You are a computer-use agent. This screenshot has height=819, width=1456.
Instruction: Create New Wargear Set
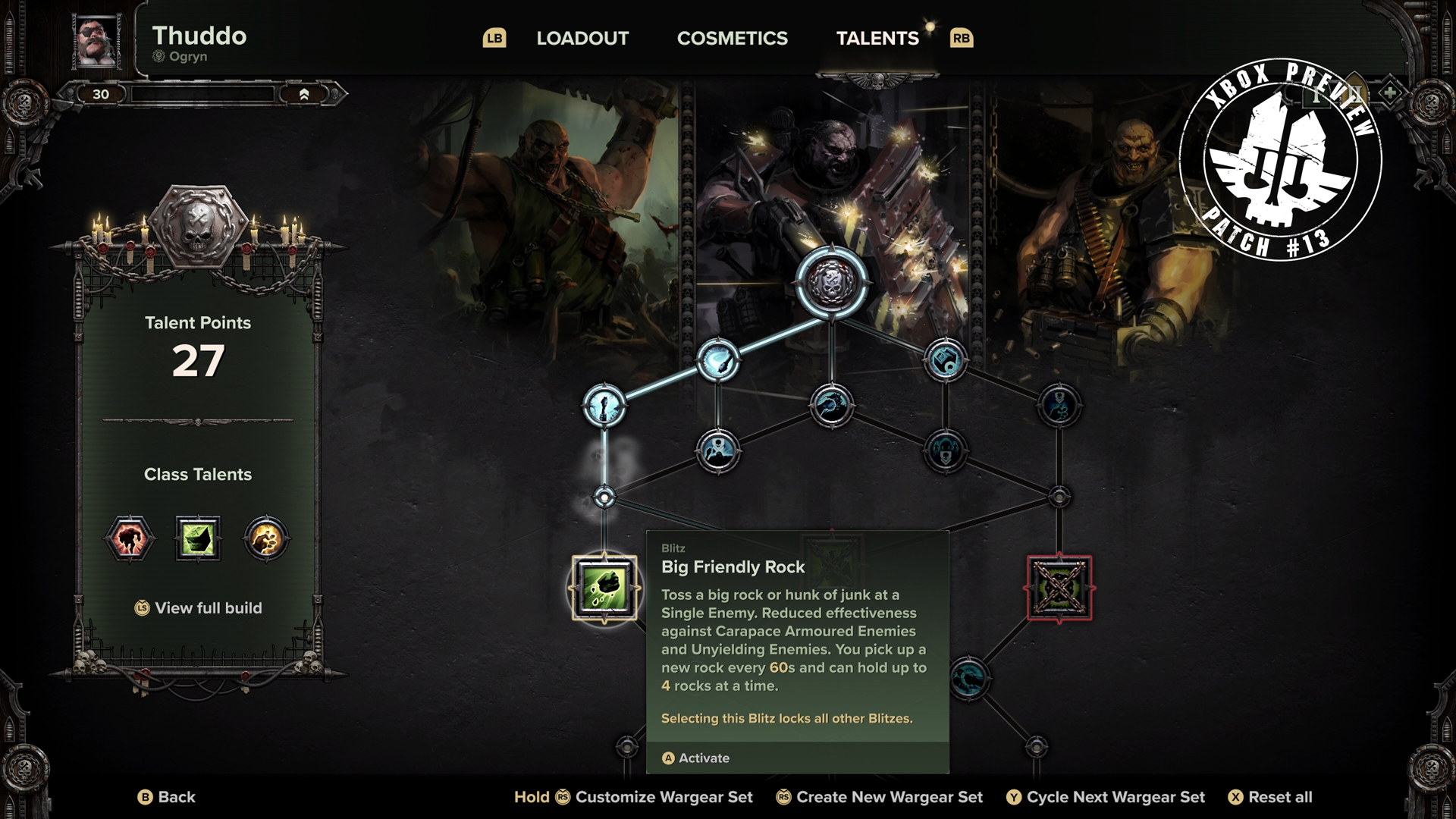pos(880,797)
